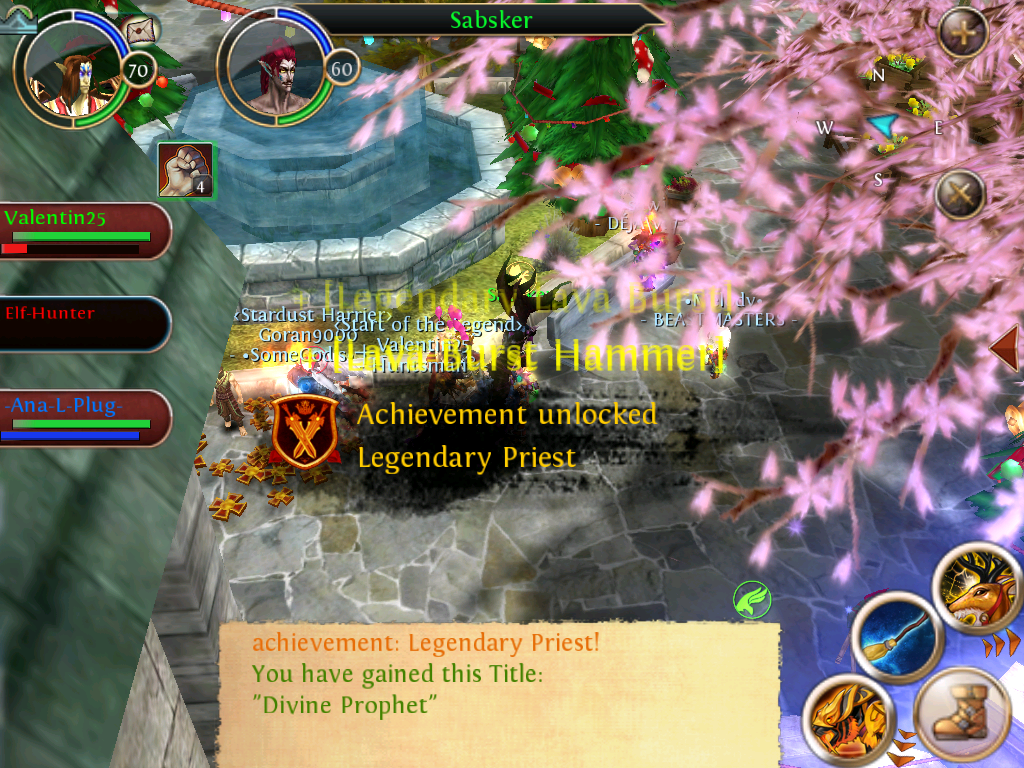
Task: Toggle the crossed swords combat button
Action: tap(960, 195)
